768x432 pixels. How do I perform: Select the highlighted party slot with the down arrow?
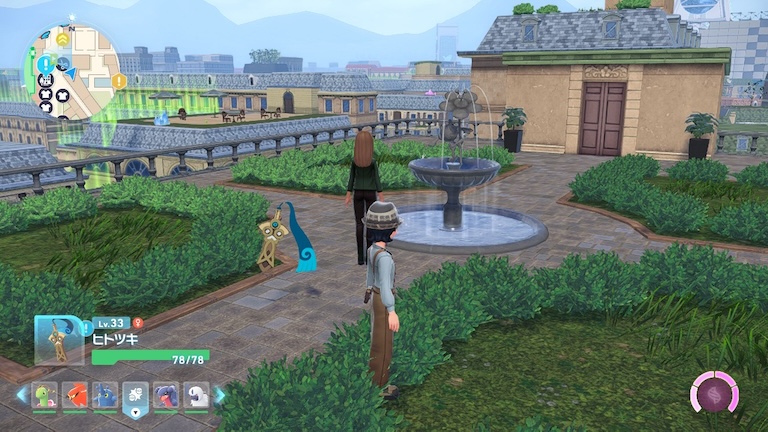click(x=136, y=397)
